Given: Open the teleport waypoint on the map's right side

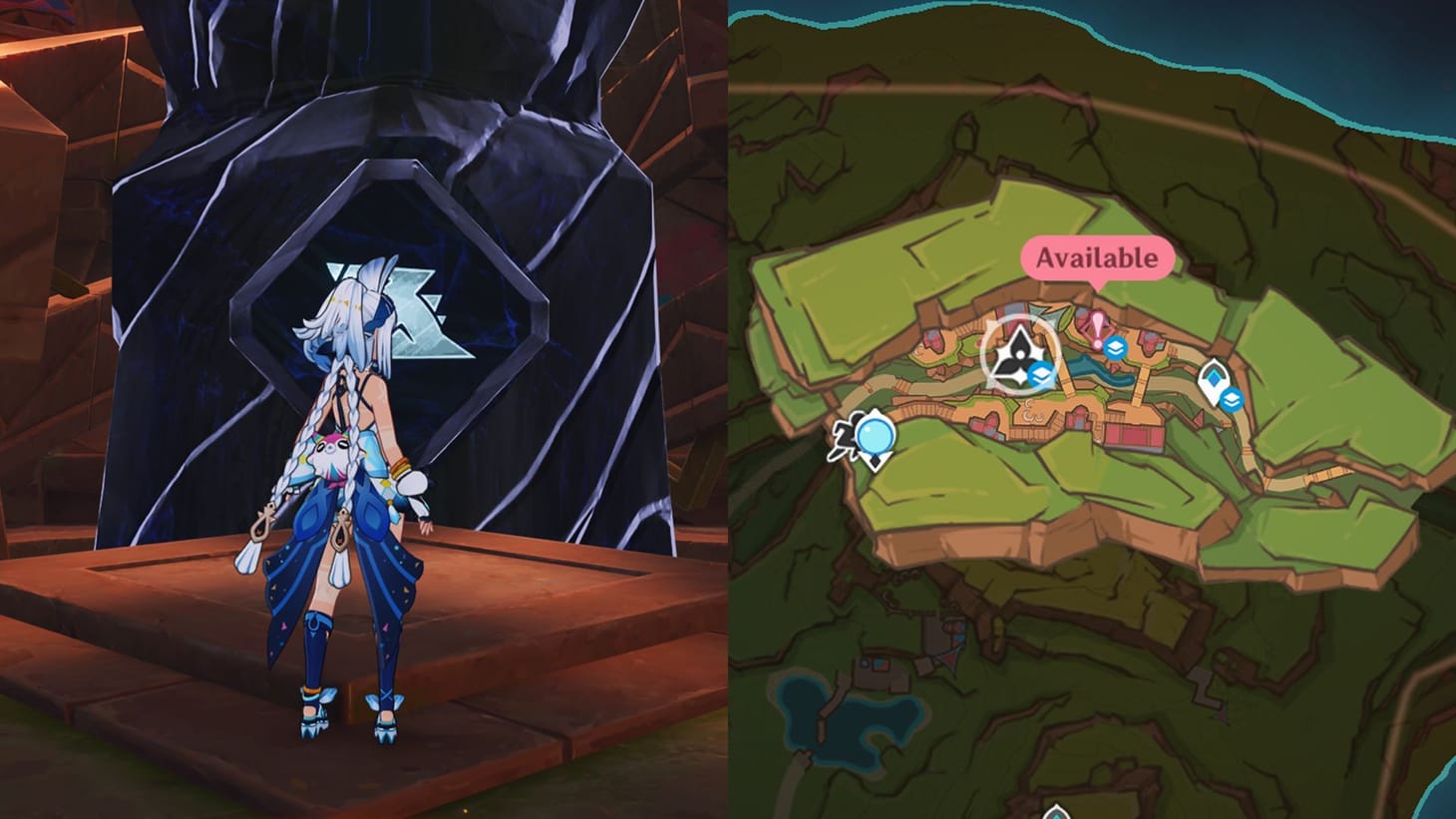Looking at the screenshot, I should pyautogui.click(x=1212, y=377).
